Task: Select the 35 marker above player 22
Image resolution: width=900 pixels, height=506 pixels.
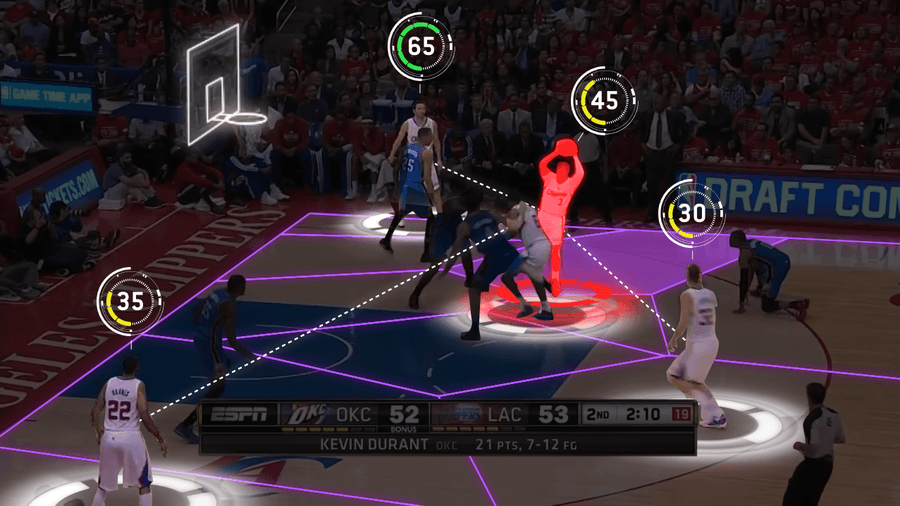Action: 128,303
